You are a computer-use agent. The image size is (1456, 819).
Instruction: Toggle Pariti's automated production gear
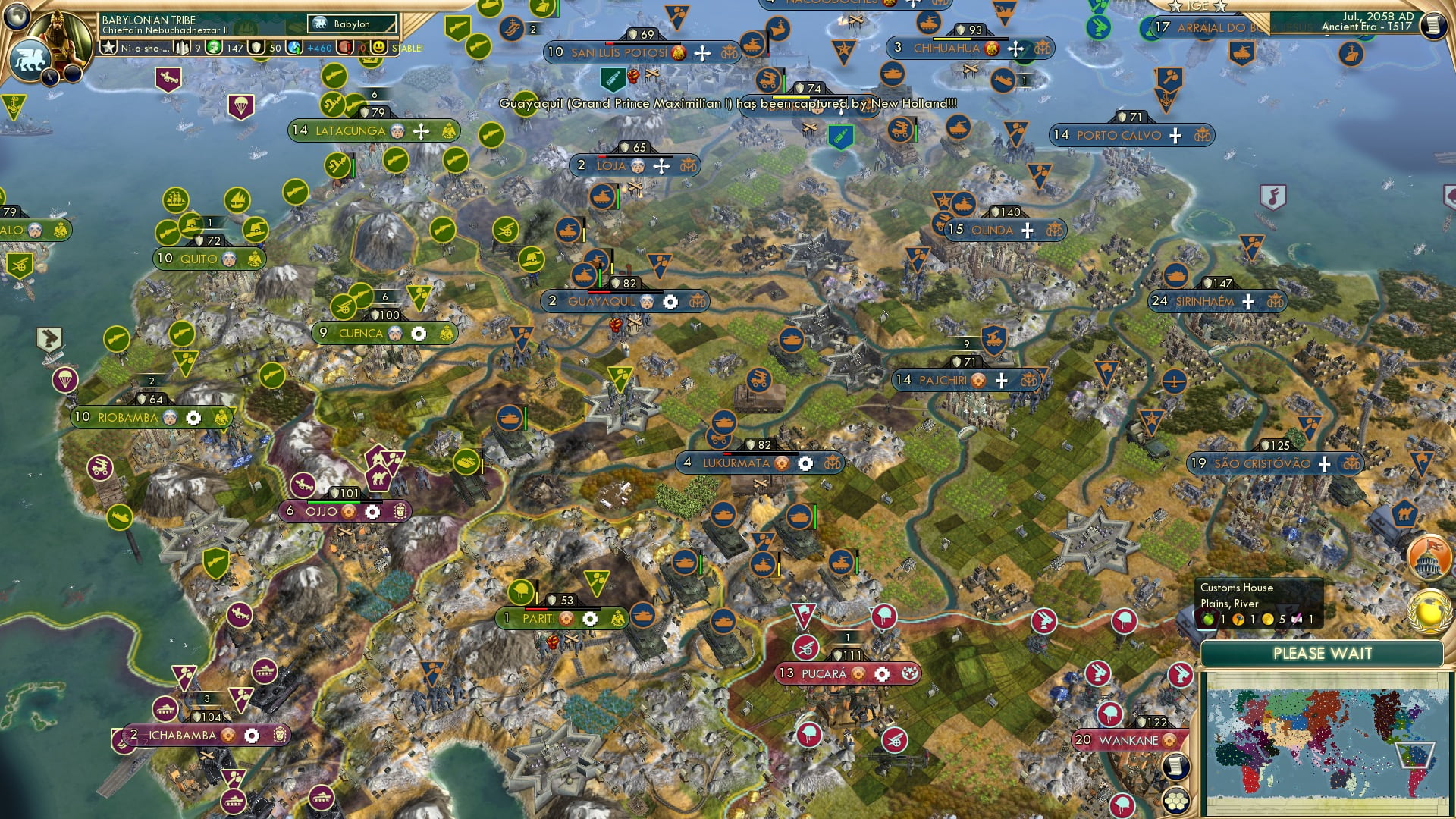pyautogui.click(x=589, y=619)
